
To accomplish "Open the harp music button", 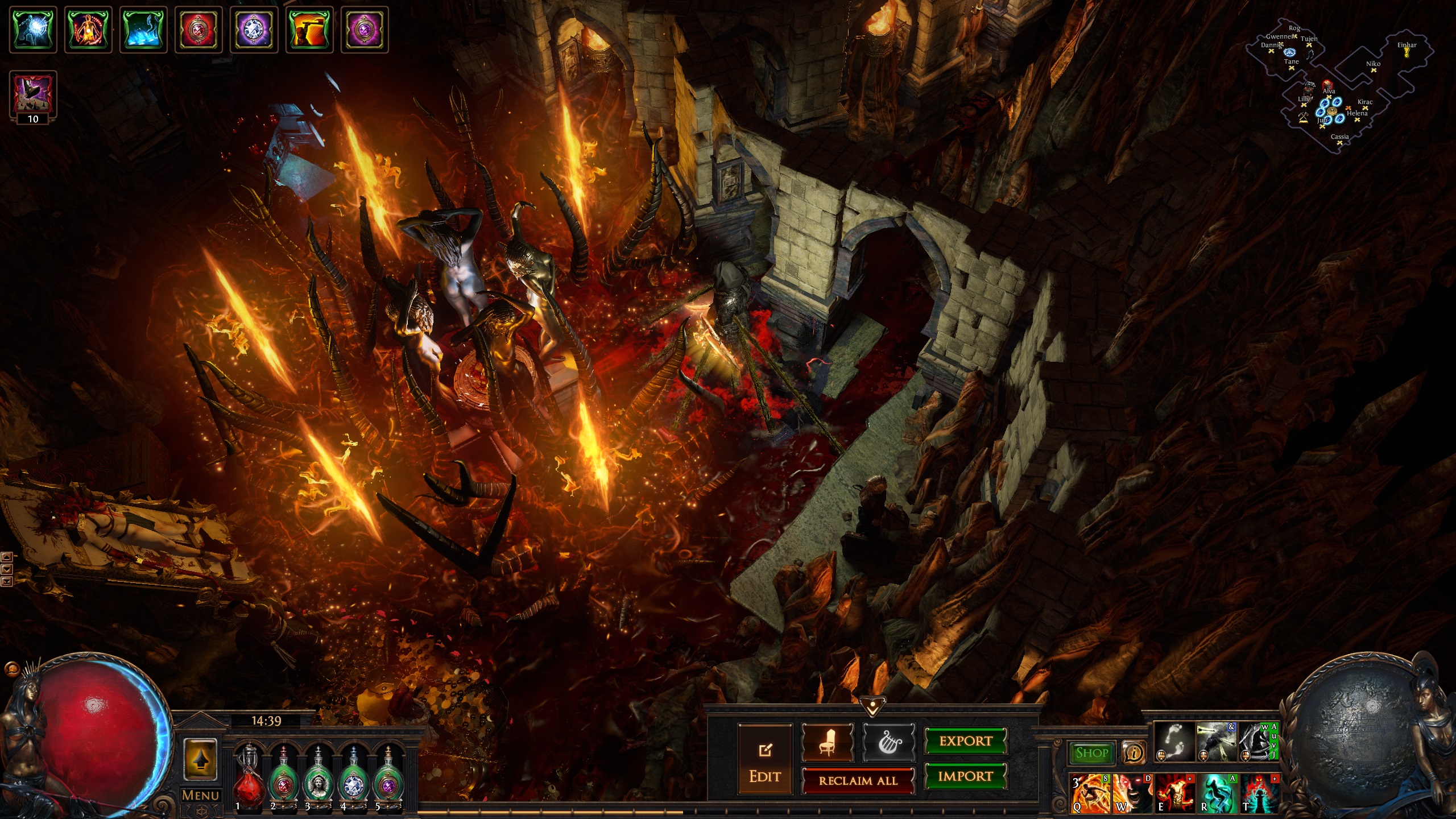I will tap(888, 742).
